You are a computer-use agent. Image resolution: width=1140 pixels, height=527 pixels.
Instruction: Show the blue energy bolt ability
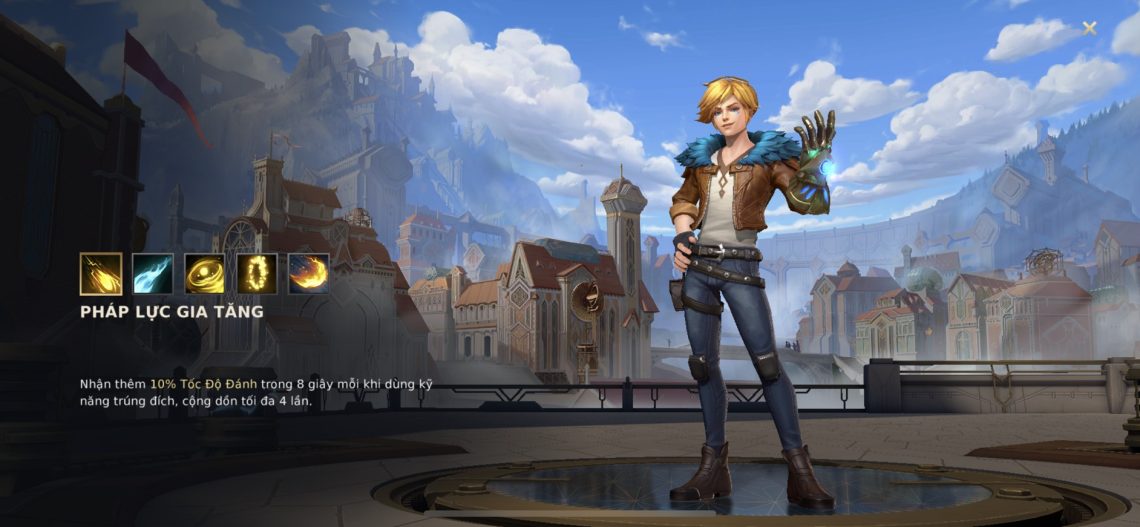[153, 273]
